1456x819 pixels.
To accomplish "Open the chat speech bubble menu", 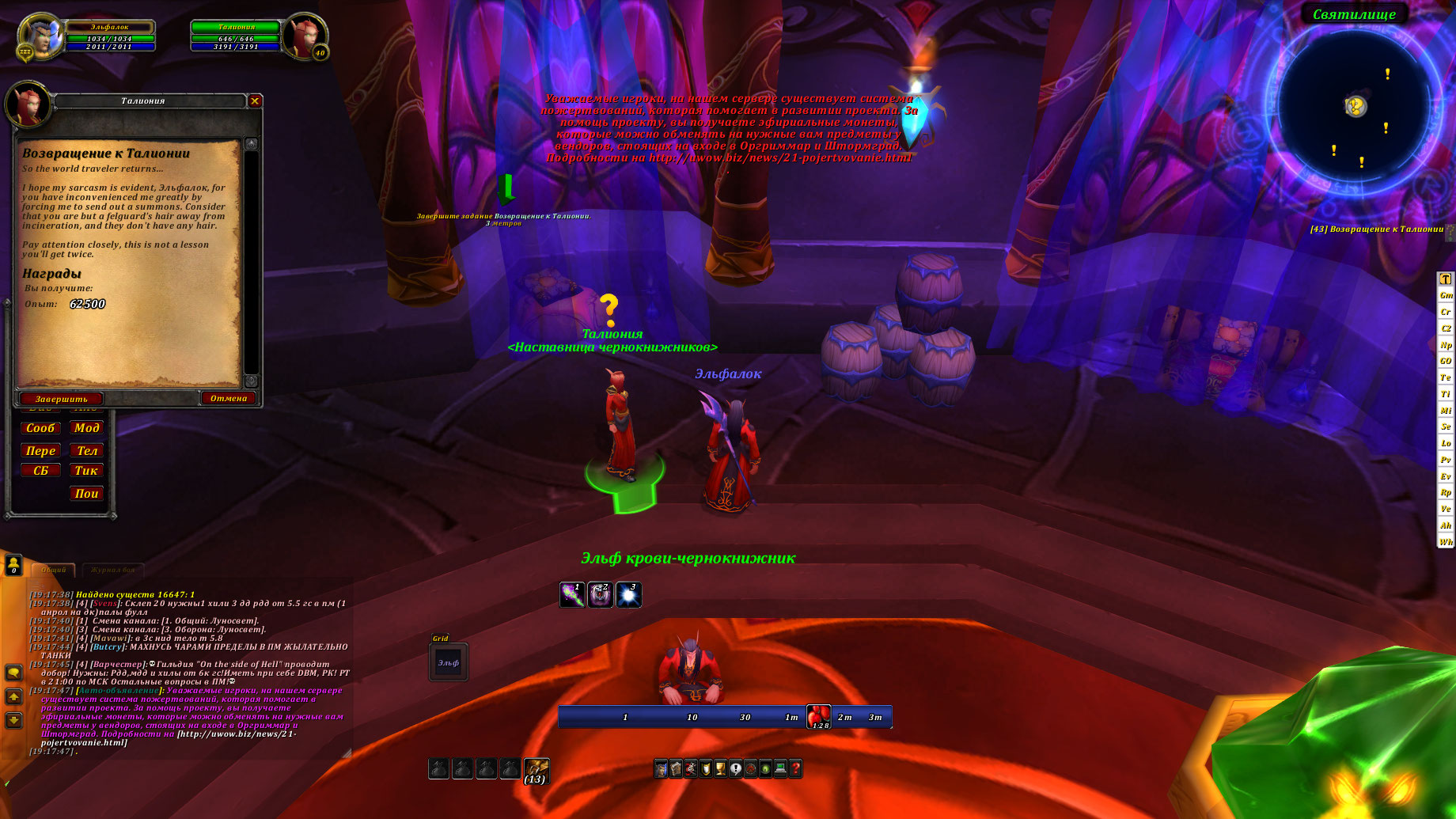I will (13, 673).
